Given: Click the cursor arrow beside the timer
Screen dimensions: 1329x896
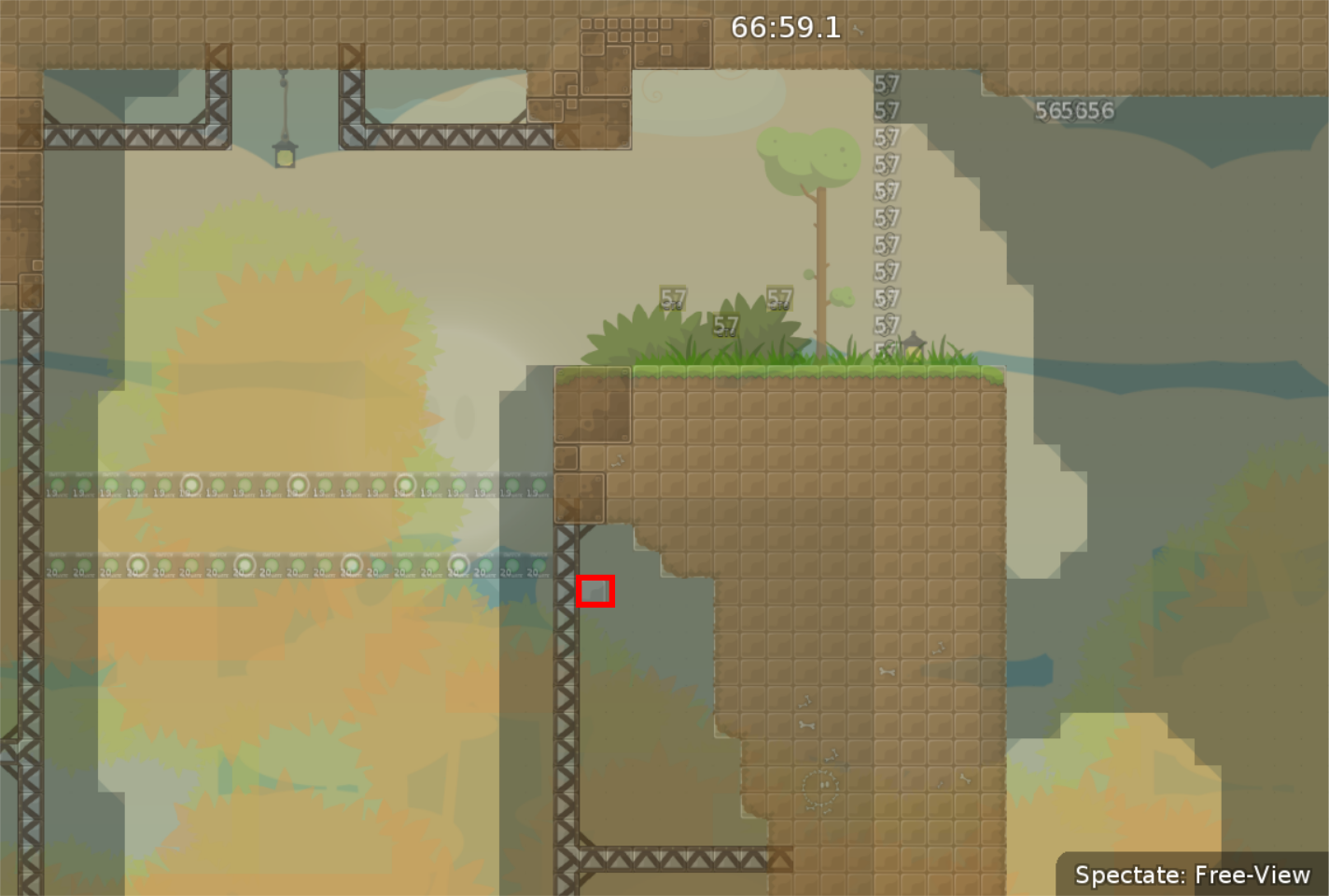Looking at the screenshot, I should click(x=860, y=28).
